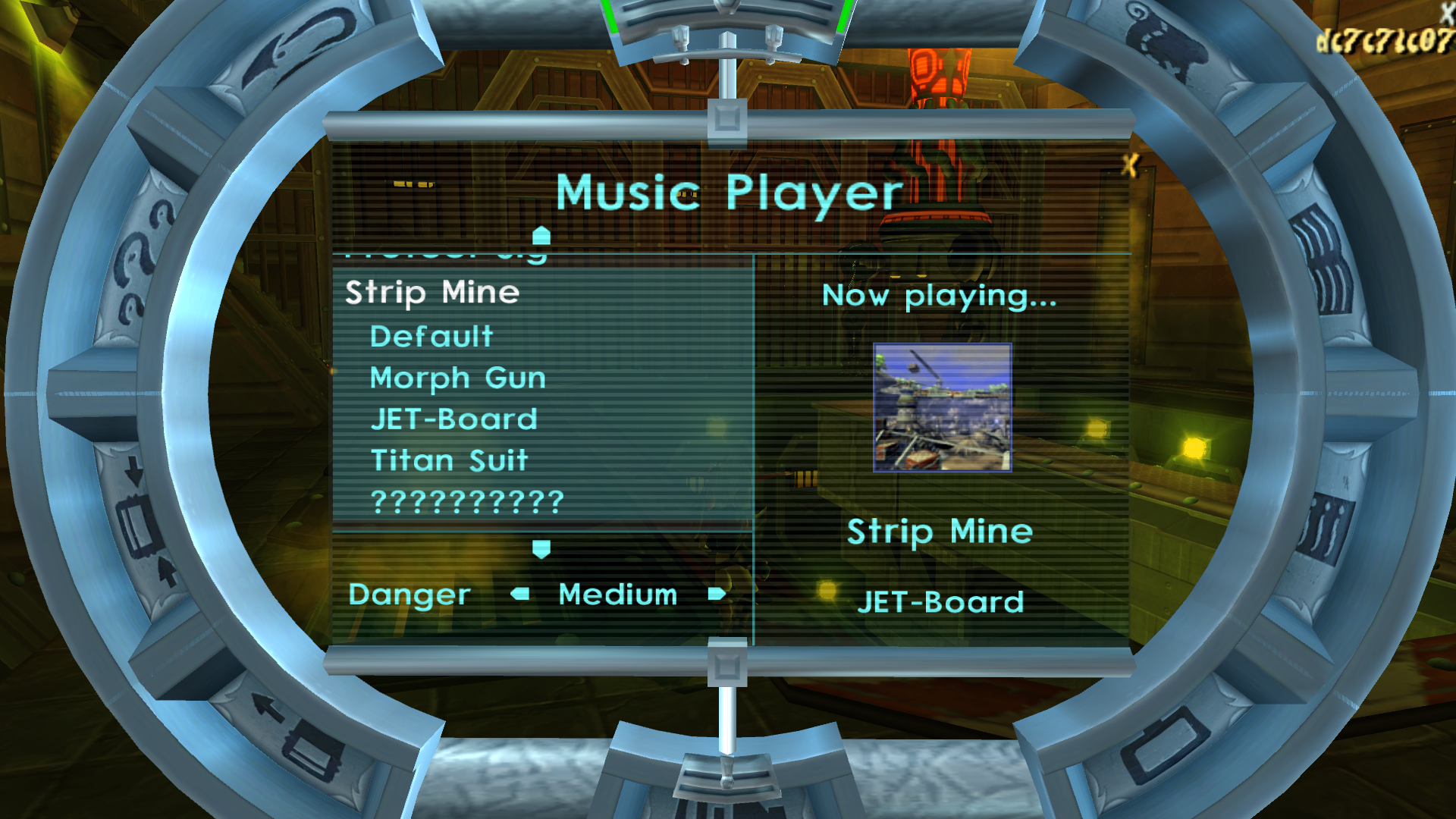Play the Morph Gun track
This screenshot has width=1456, height=819.
(457, 378)
